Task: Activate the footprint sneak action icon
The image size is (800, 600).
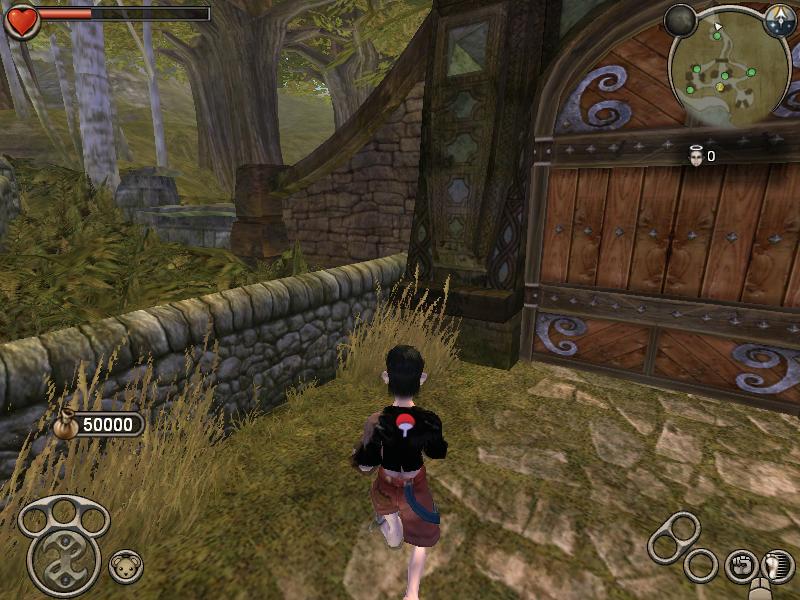Action: tap(777, 565)
